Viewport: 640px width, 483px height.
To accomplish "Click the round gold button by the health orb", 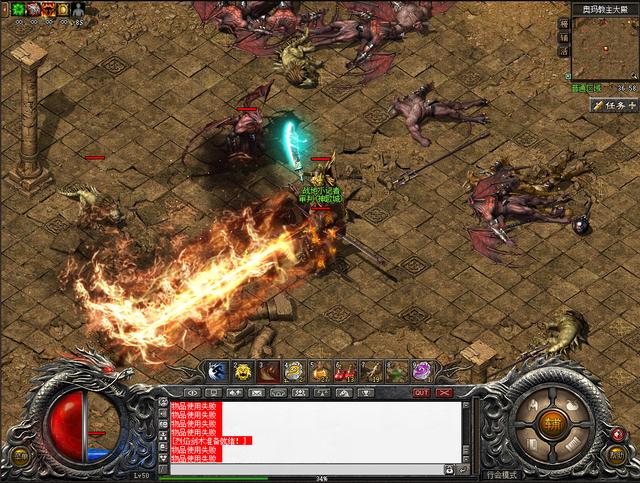I will [20, 455].
